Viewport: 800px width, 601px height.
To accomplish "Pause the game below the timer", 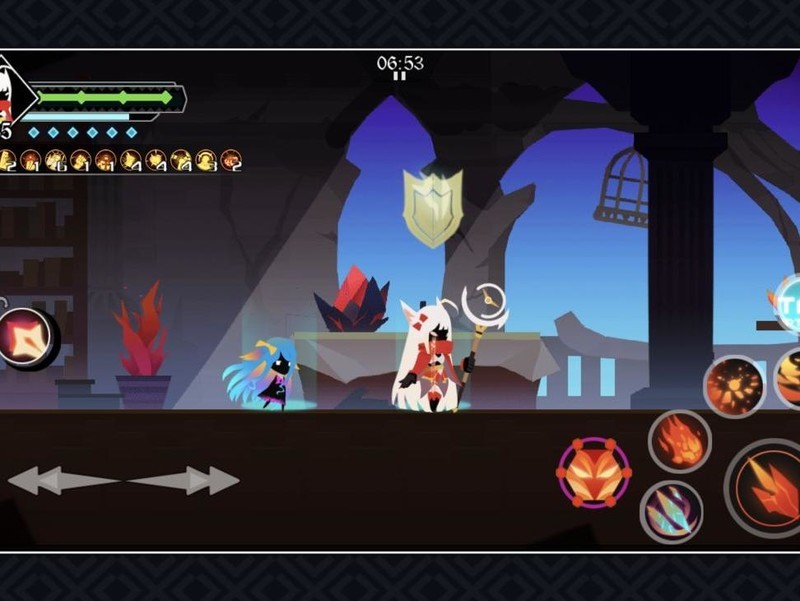I will pos(399,76).
